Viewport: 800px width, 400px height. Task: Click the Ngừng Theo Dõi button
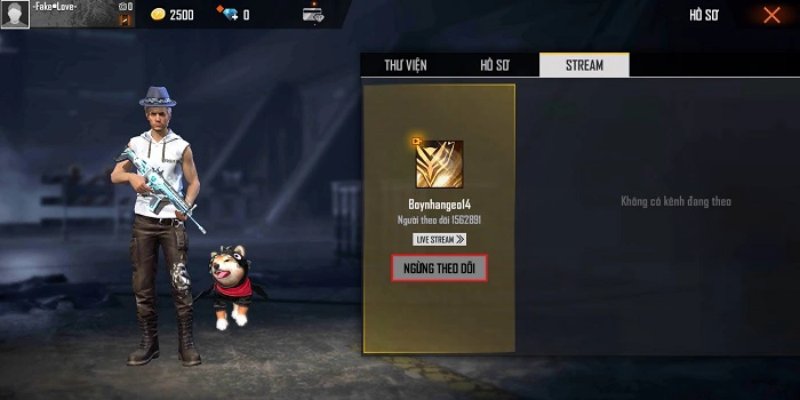point(439,268)
